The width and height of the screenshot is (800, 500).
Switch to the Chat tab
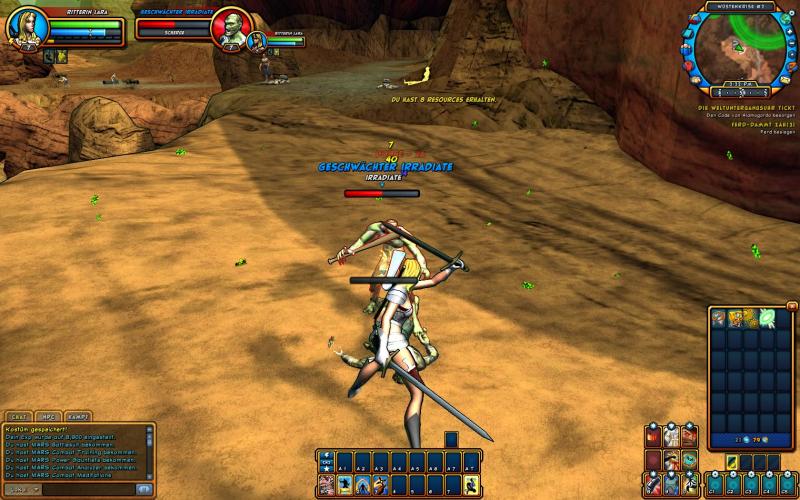[x=17, y=415]
